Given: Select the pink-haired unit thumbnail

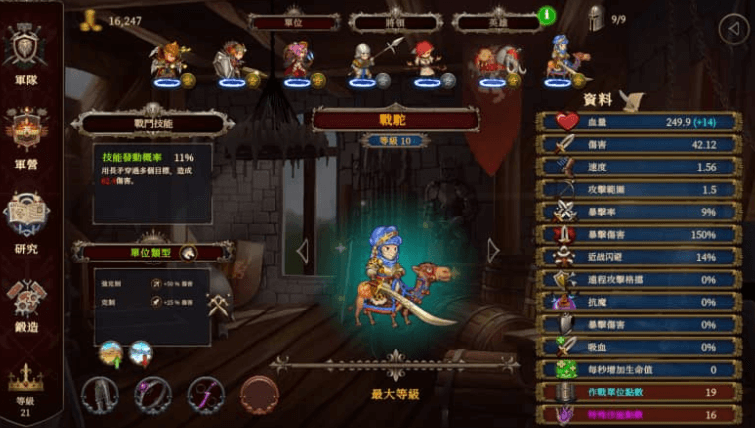Looking at the screenshot, I should coord(298,62).
